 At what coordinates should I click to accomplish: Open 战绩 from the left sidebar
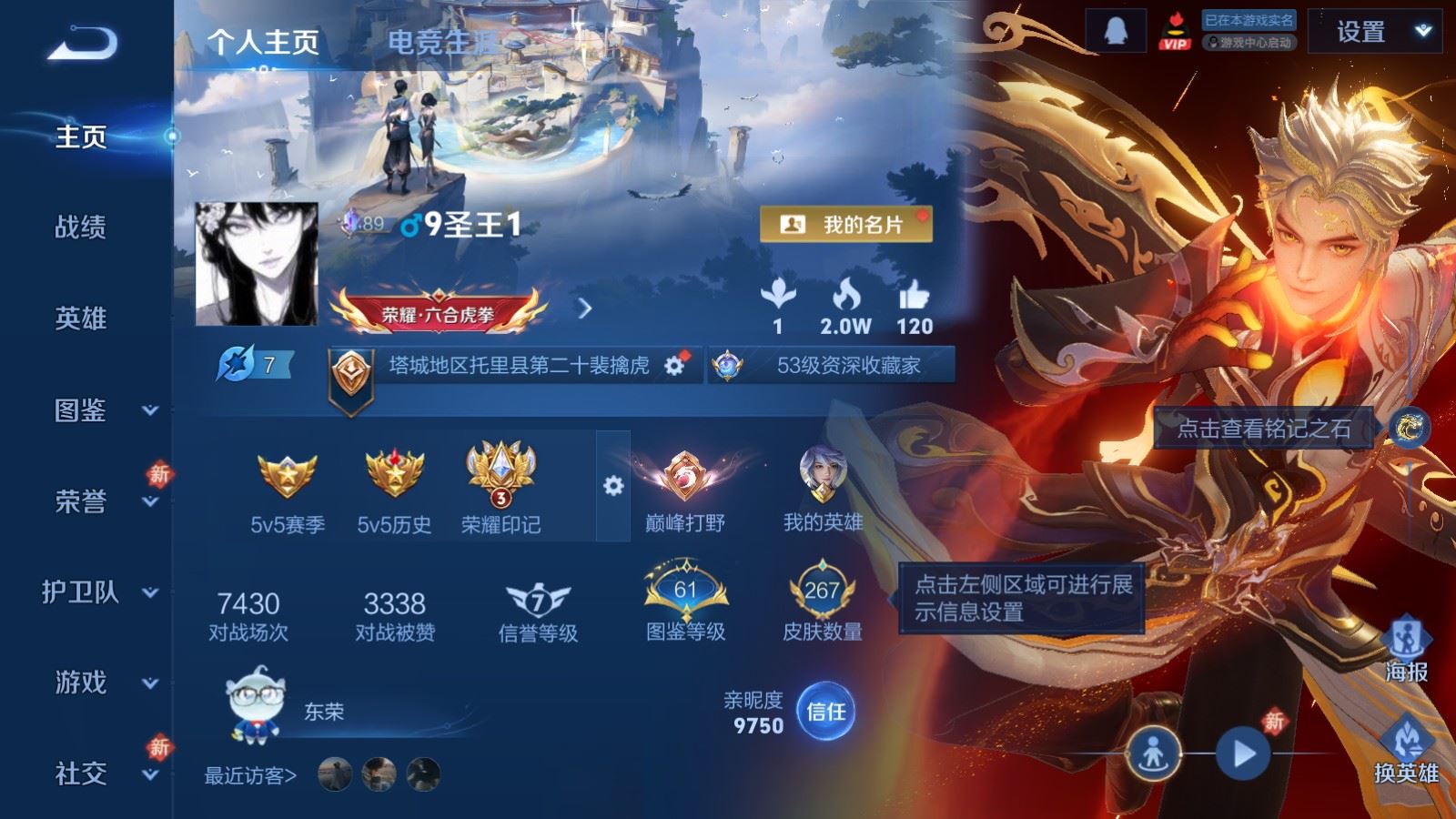(80, 228)
